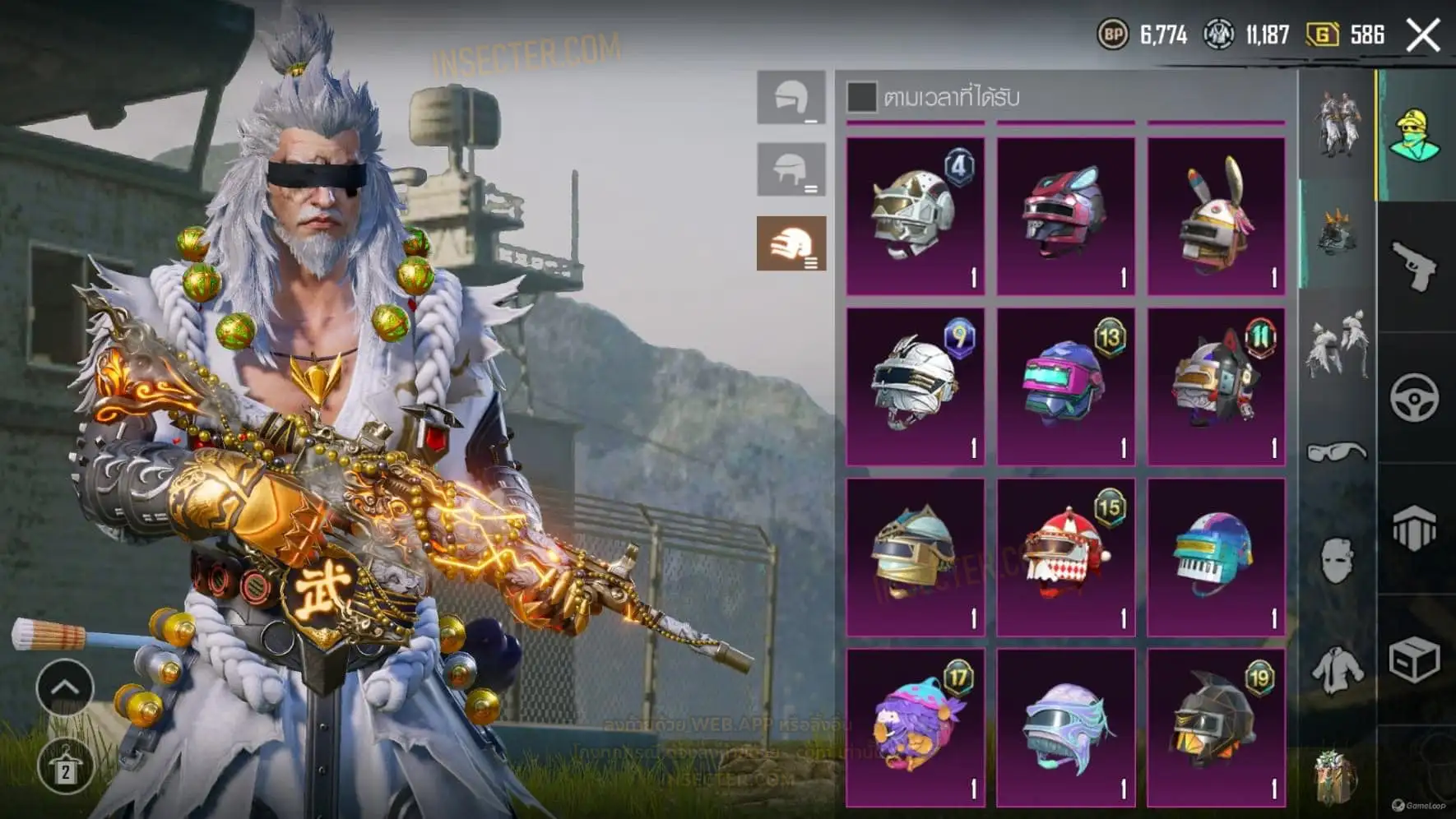Screen dimensions: 1456x819
Task: Switch to the level 1 helmet filter
Action: (x=791, y=98)
